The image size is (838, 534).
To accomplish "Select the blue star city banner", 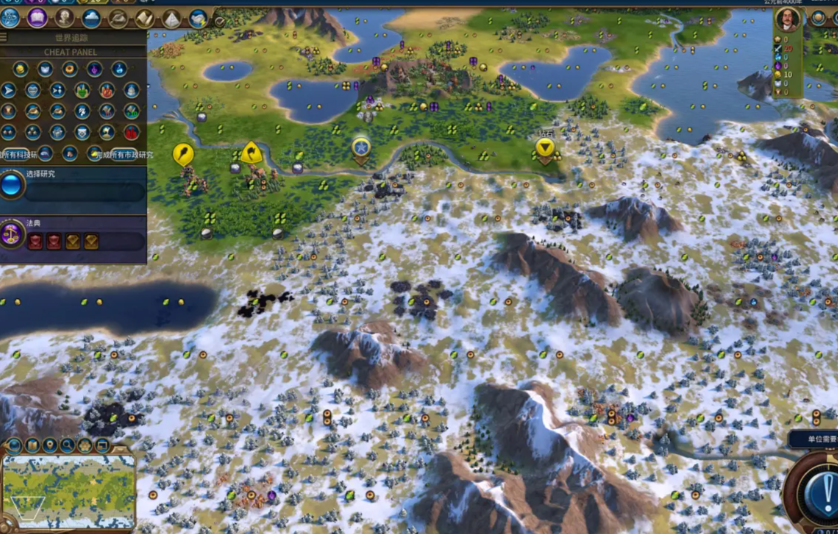I will click(361, 147).
